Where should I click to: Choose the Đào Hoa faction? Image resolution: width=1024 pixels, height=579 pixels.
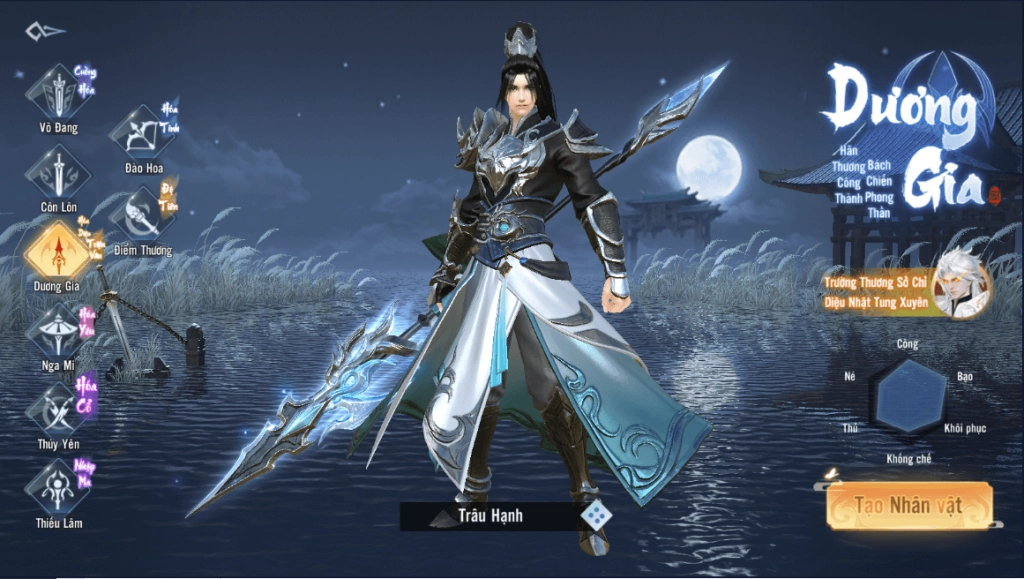[x=142, y=133]
